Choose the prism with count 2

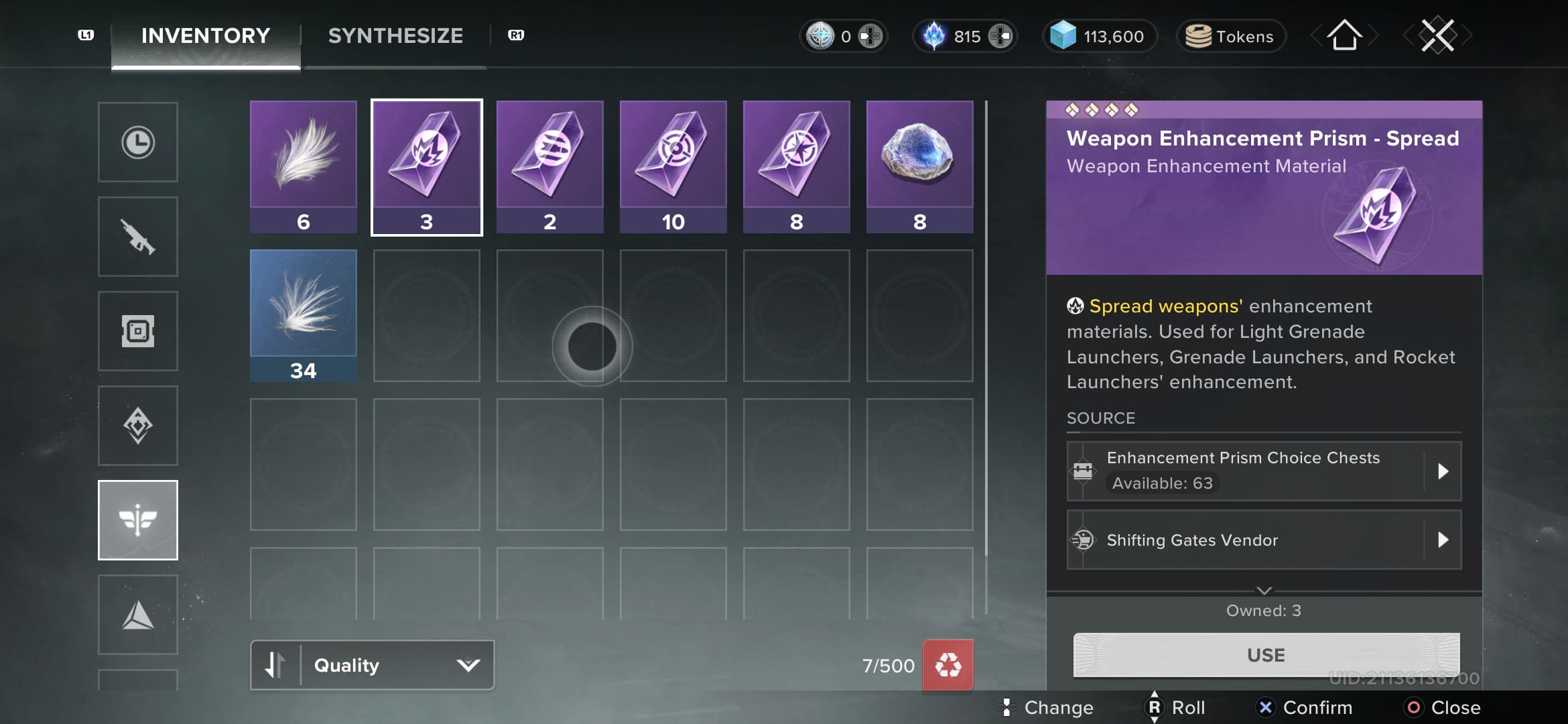(x=550, y=166)
